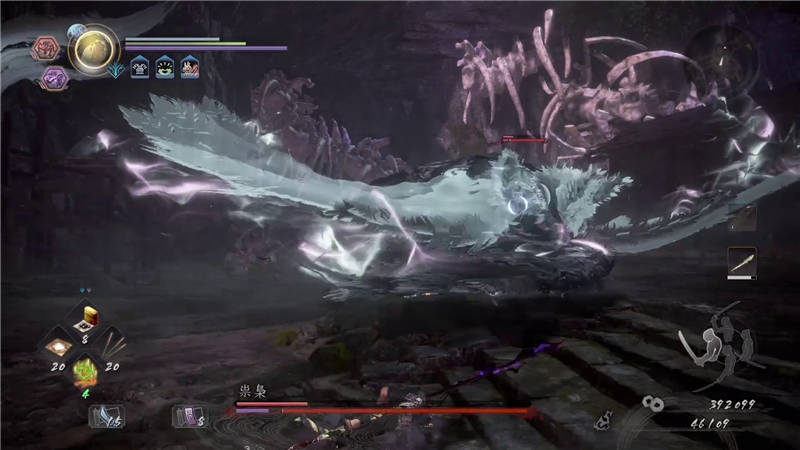Image resolution: width=800 pixels, height=450 pixels.
Task: Select the red hexagonal soul core icon
Action: tap(46, 47)
